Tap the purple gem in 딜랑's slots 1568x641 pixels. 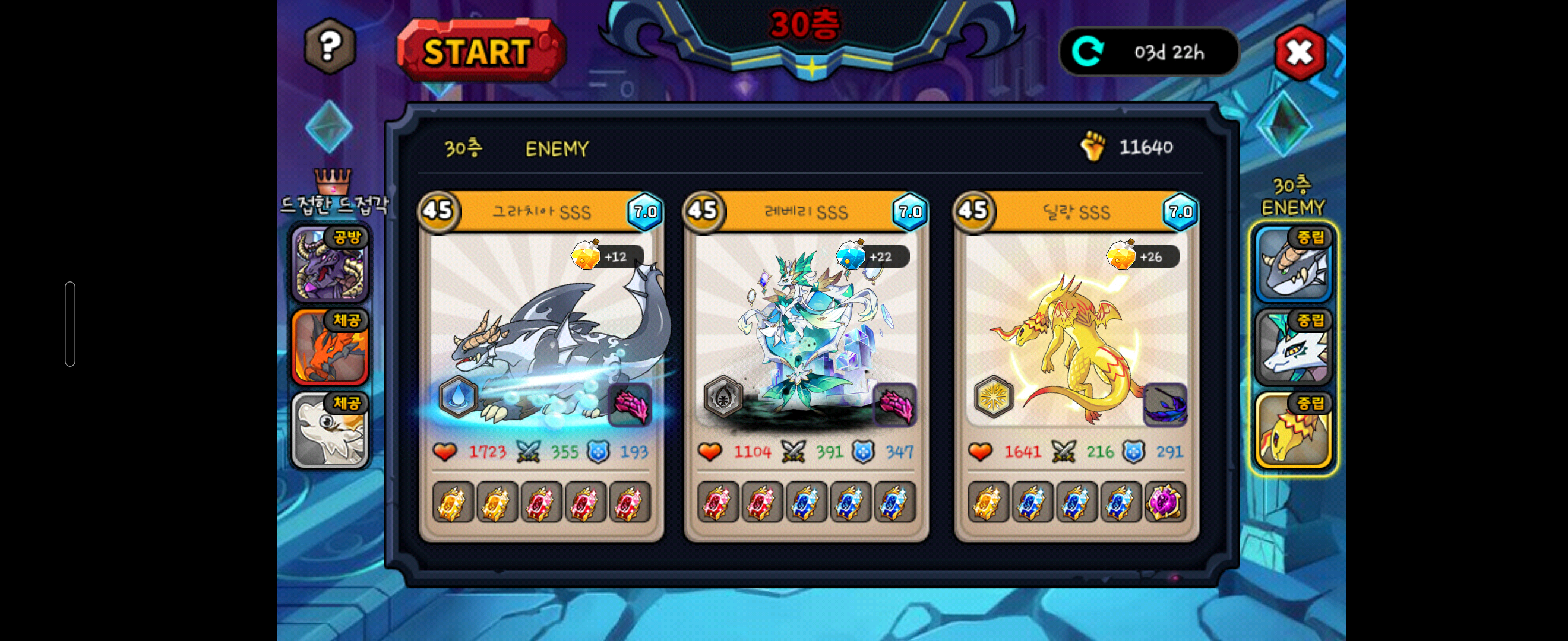[x=1164, y=502]
